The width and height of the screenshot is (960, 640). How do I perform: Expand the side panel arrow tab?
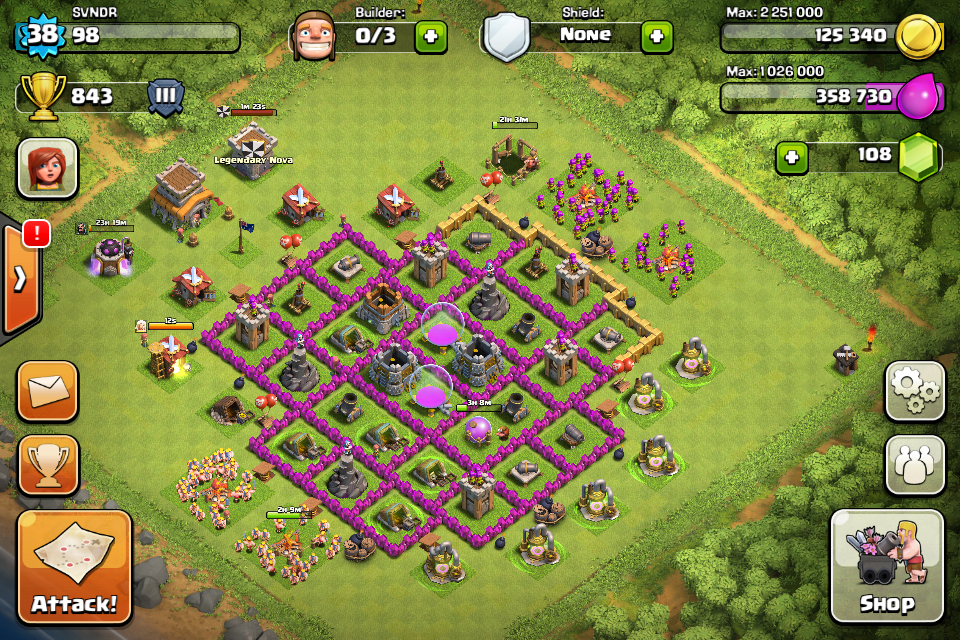(20, 279)
